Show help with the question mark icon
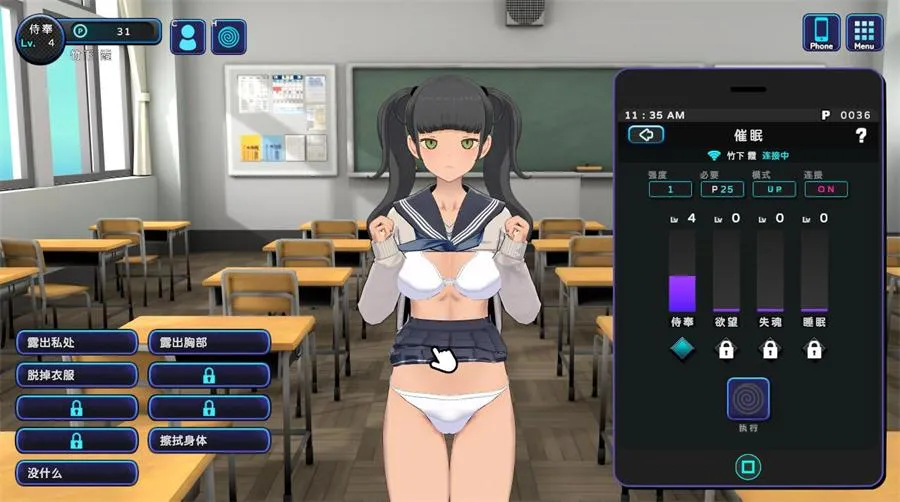900x502 pixels. pyautogui.click(x=860, y=135)
